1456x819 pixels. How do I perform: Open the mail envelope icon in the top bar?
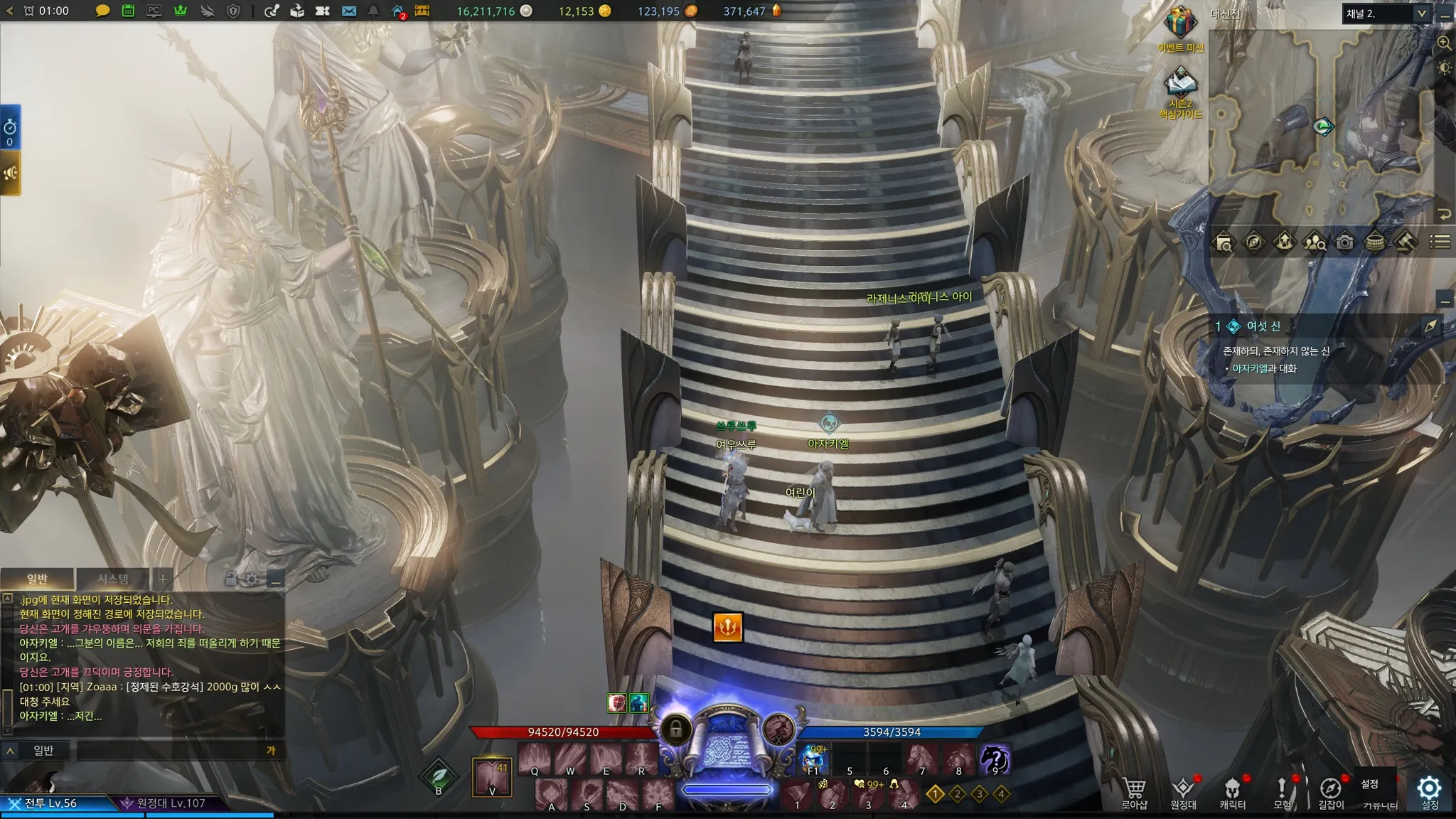click(348, 11)
